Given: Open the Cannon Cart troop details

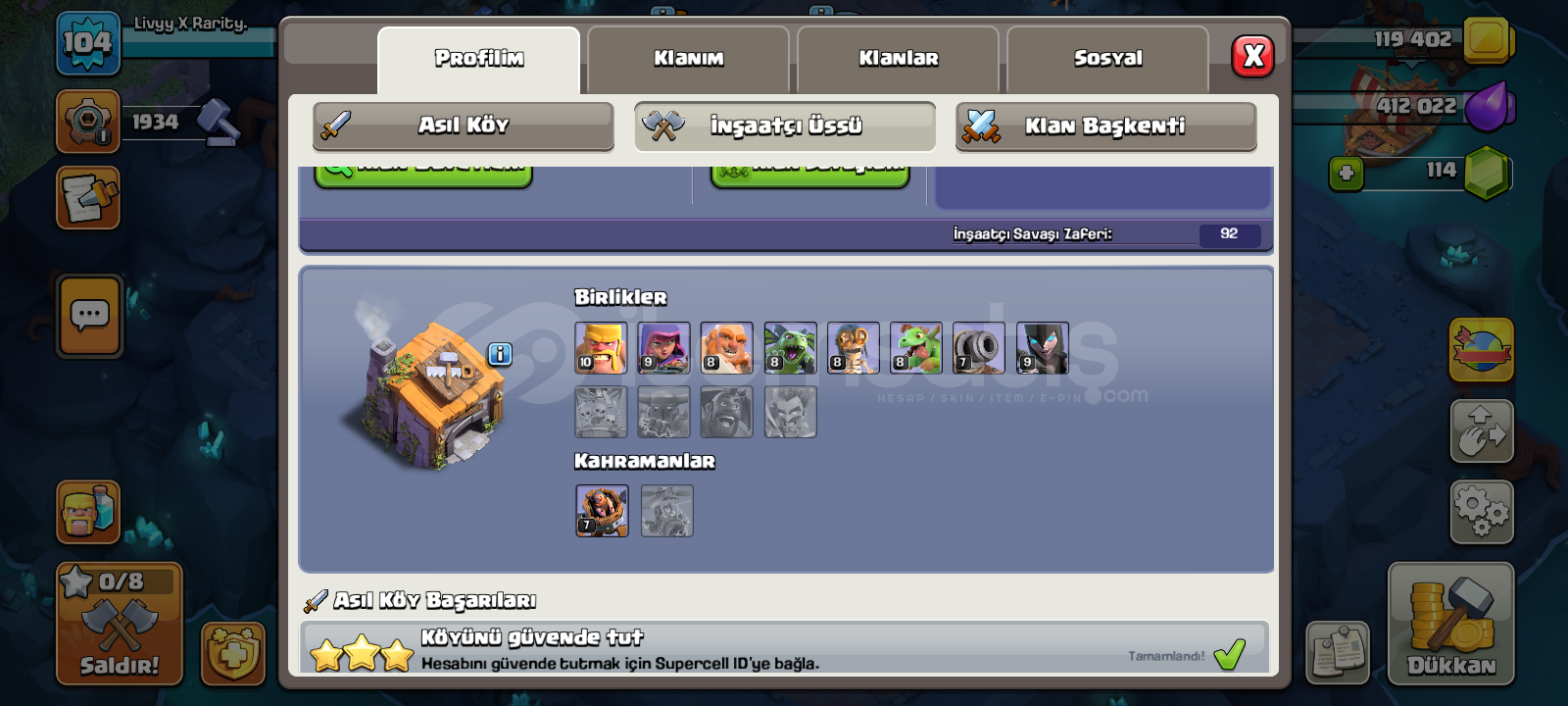Looking at the screenshot, I should 980,348.
